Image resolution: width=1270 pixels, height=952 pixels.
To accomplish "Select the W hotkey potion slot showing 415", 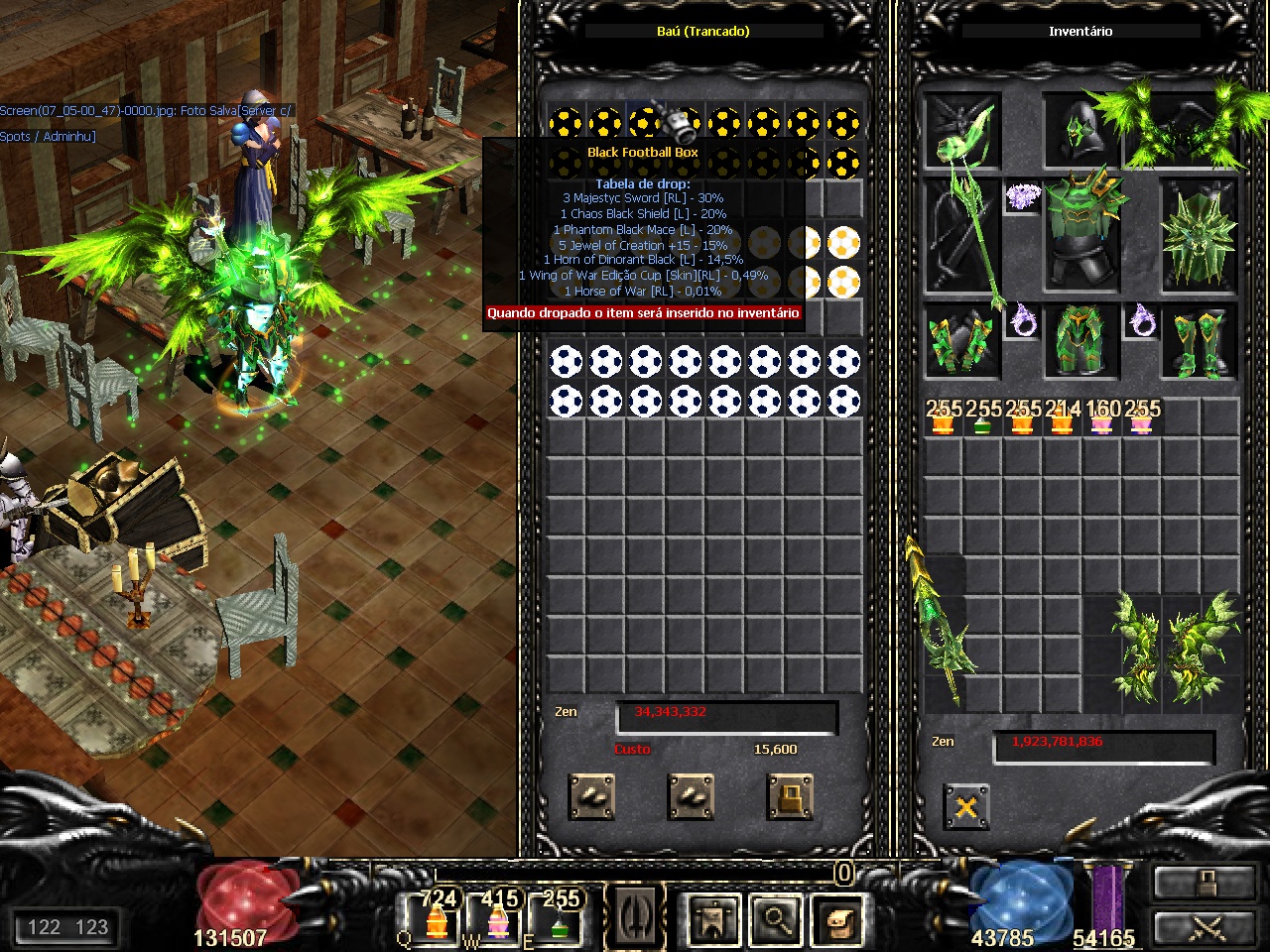I will [499, 917].
